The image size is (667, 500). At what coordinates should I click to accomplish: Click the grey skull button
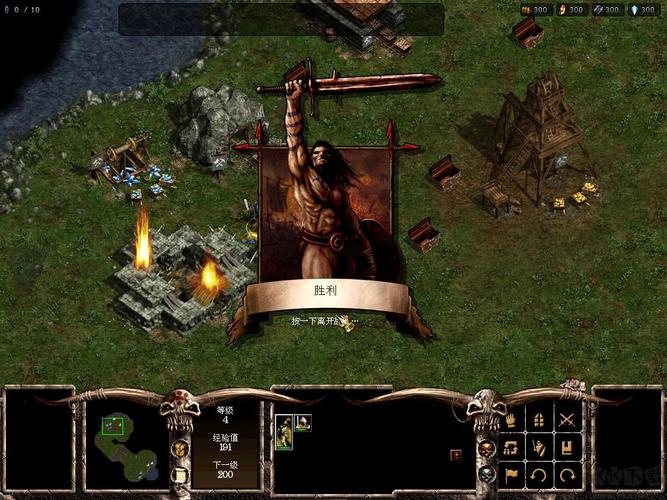(x=487, y=472)
